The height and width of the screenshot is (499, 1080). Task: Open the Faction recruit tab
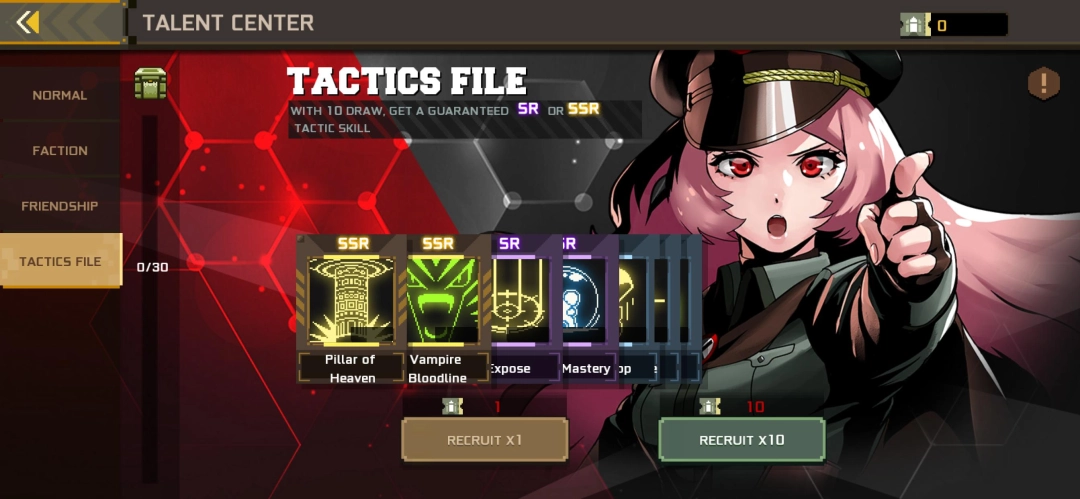[60, 150]
